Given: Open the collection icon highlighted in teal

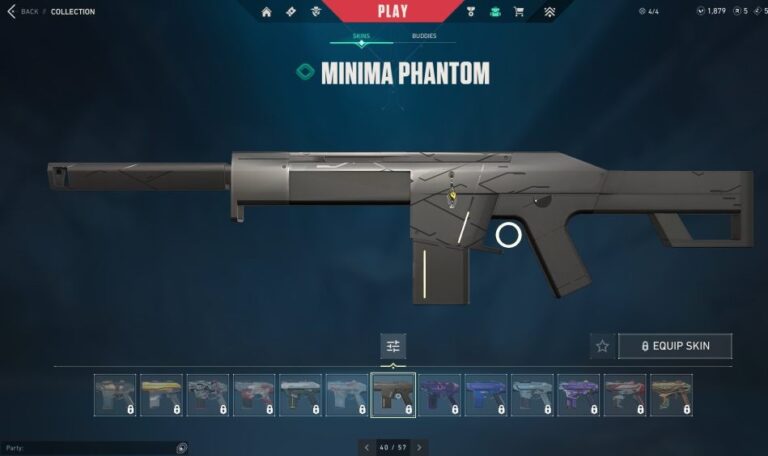Looking at the screenshot, I should pos(495,12).
